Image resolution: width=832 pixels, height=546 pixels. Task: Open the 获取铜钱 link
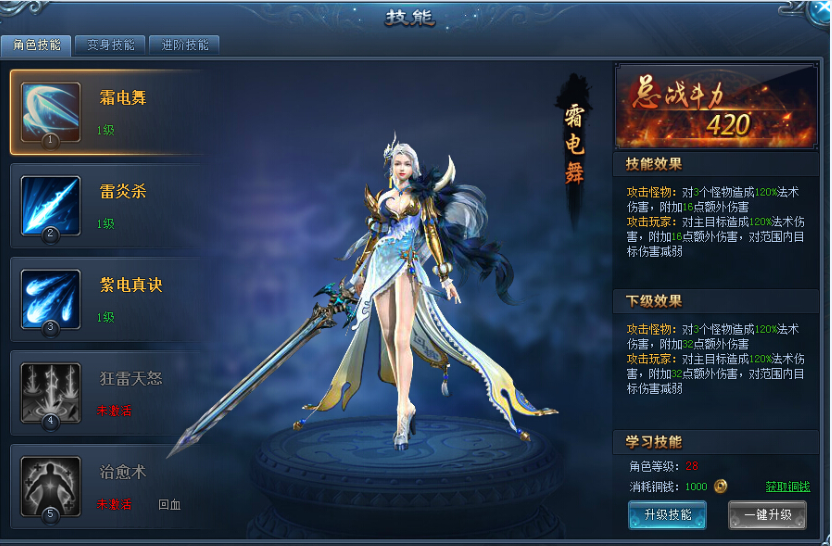click(x=787, y=487)
